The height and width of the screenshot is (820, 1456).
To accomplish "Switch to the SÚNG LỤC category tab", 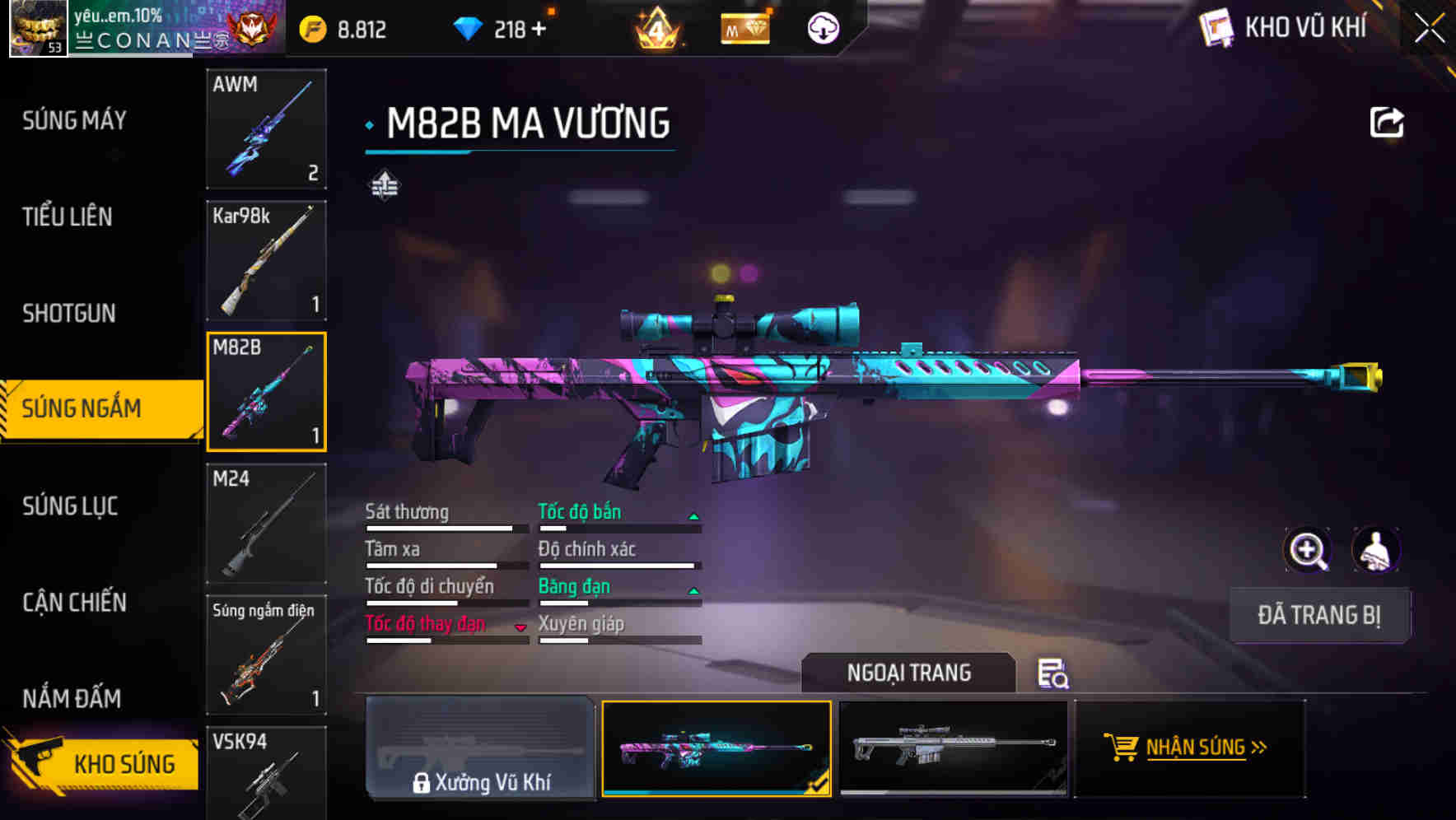I will 71,507.
